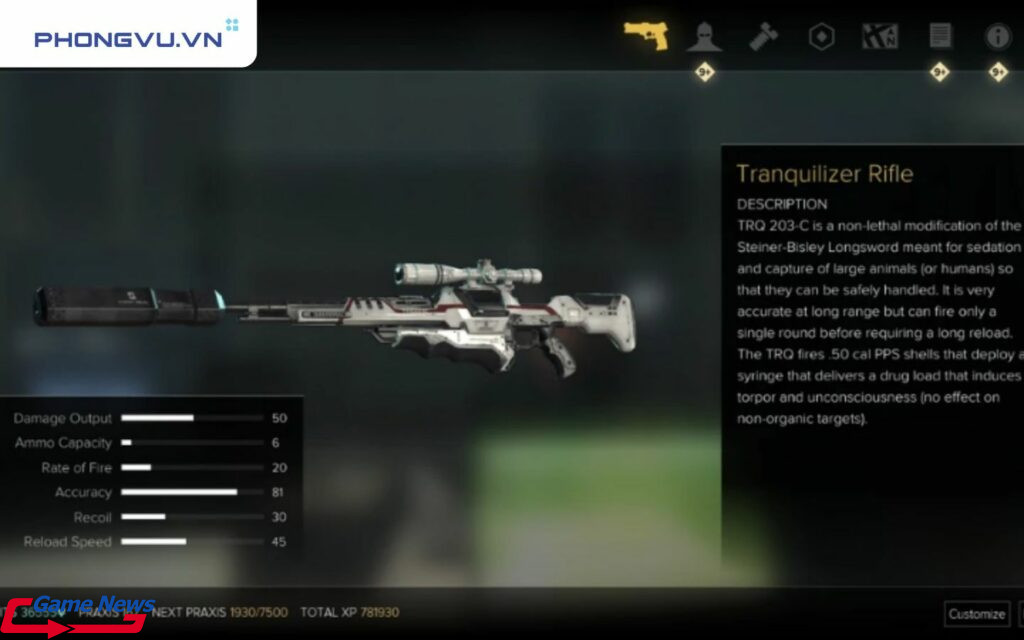The width and height of the screenshot is (1024, 640).
Task: Click the Customize button
Action: [x=976, y=613]
